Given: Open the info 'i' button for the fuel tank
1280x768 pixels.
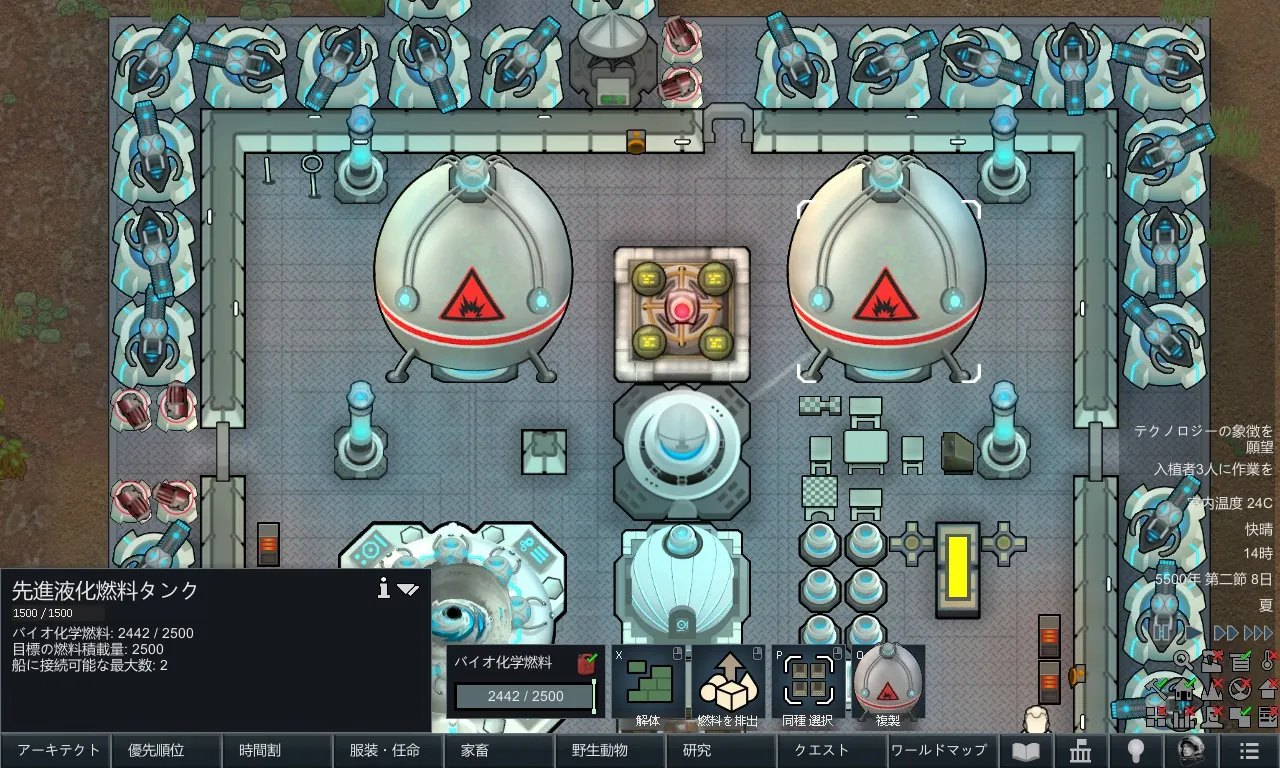Looking at the screenshot, I should (383, 589).
